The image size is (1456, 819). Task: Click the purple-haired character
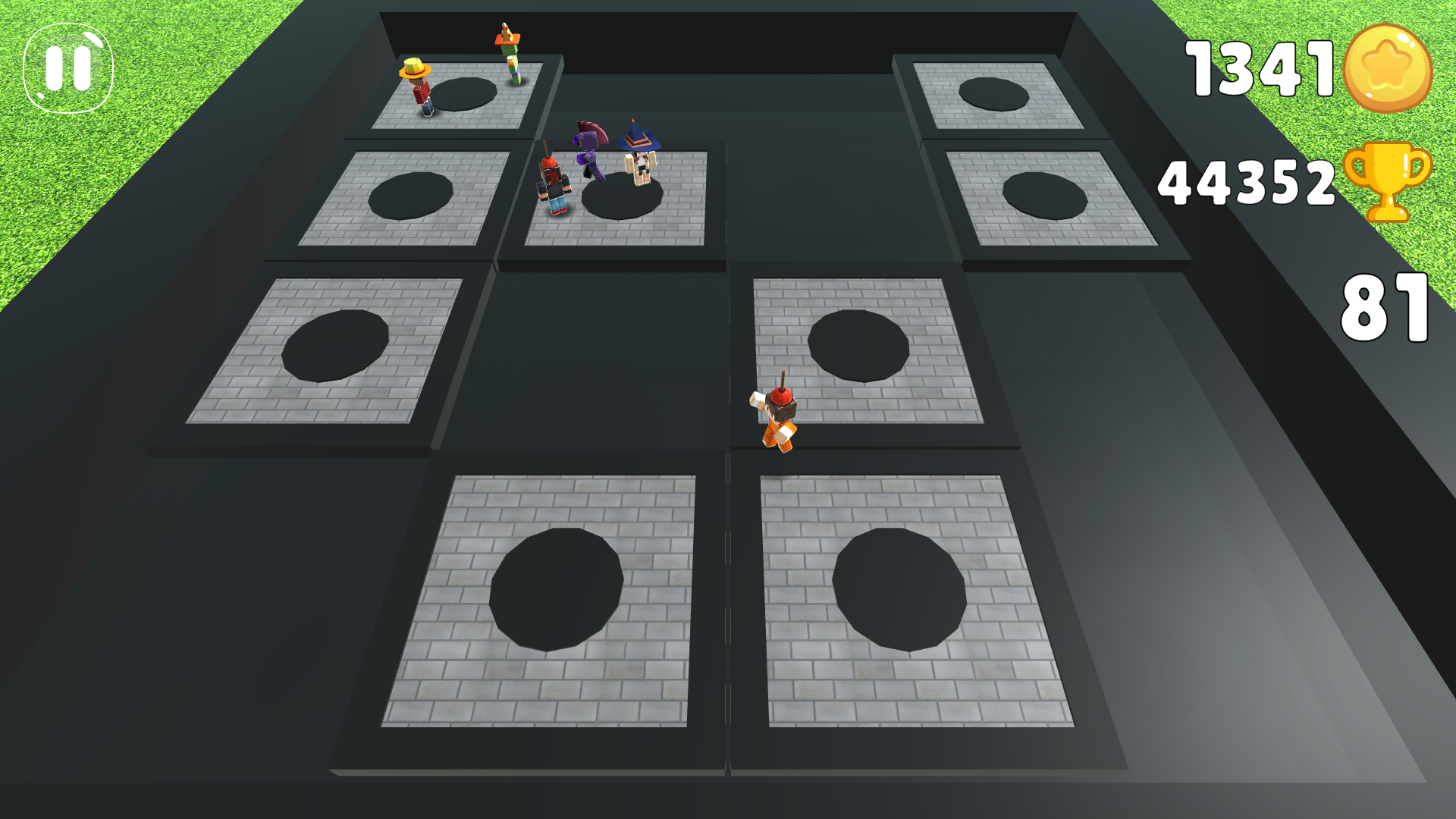pyautogui.click(x=591, y=152)
